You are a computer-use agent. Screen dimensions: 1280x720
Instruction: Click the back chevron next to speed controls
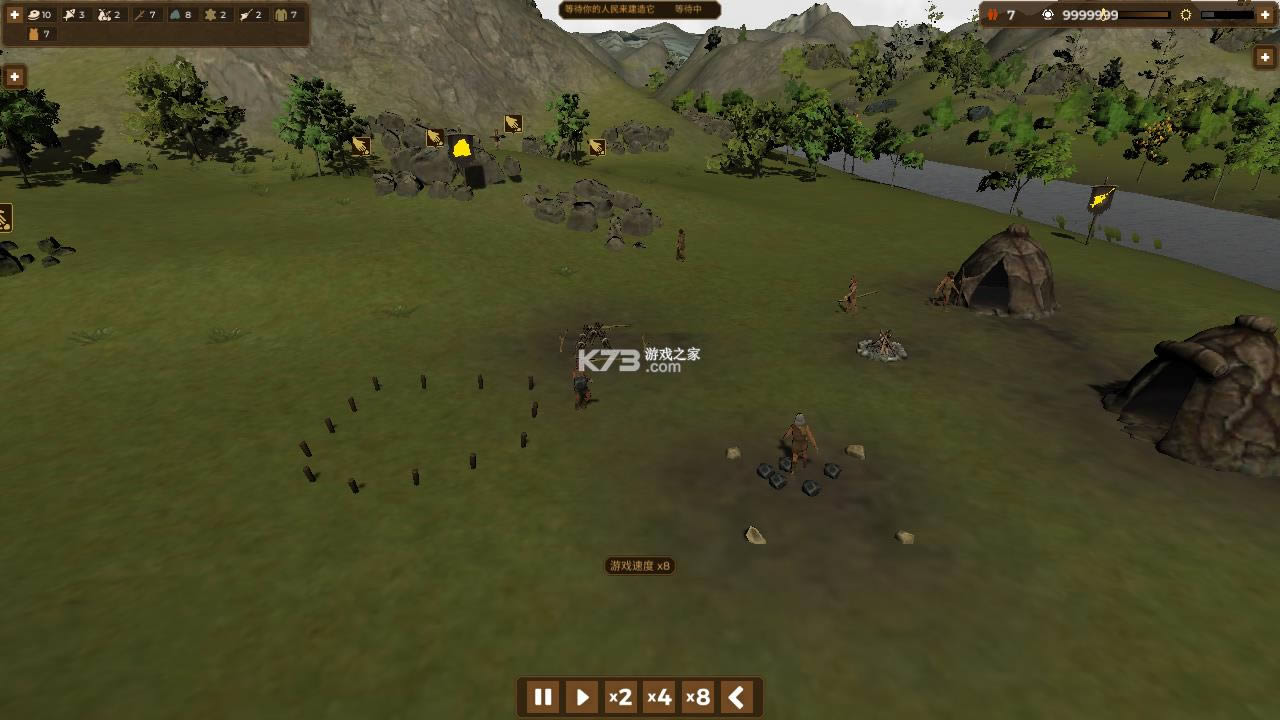coord(736,698)
